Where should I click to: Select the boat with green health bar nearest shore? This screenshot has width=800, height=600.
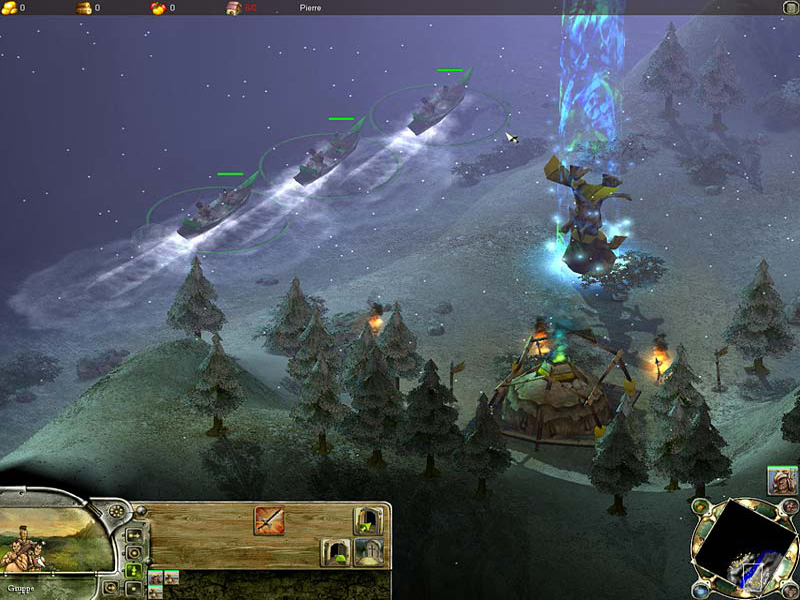(x=215, y=208)
